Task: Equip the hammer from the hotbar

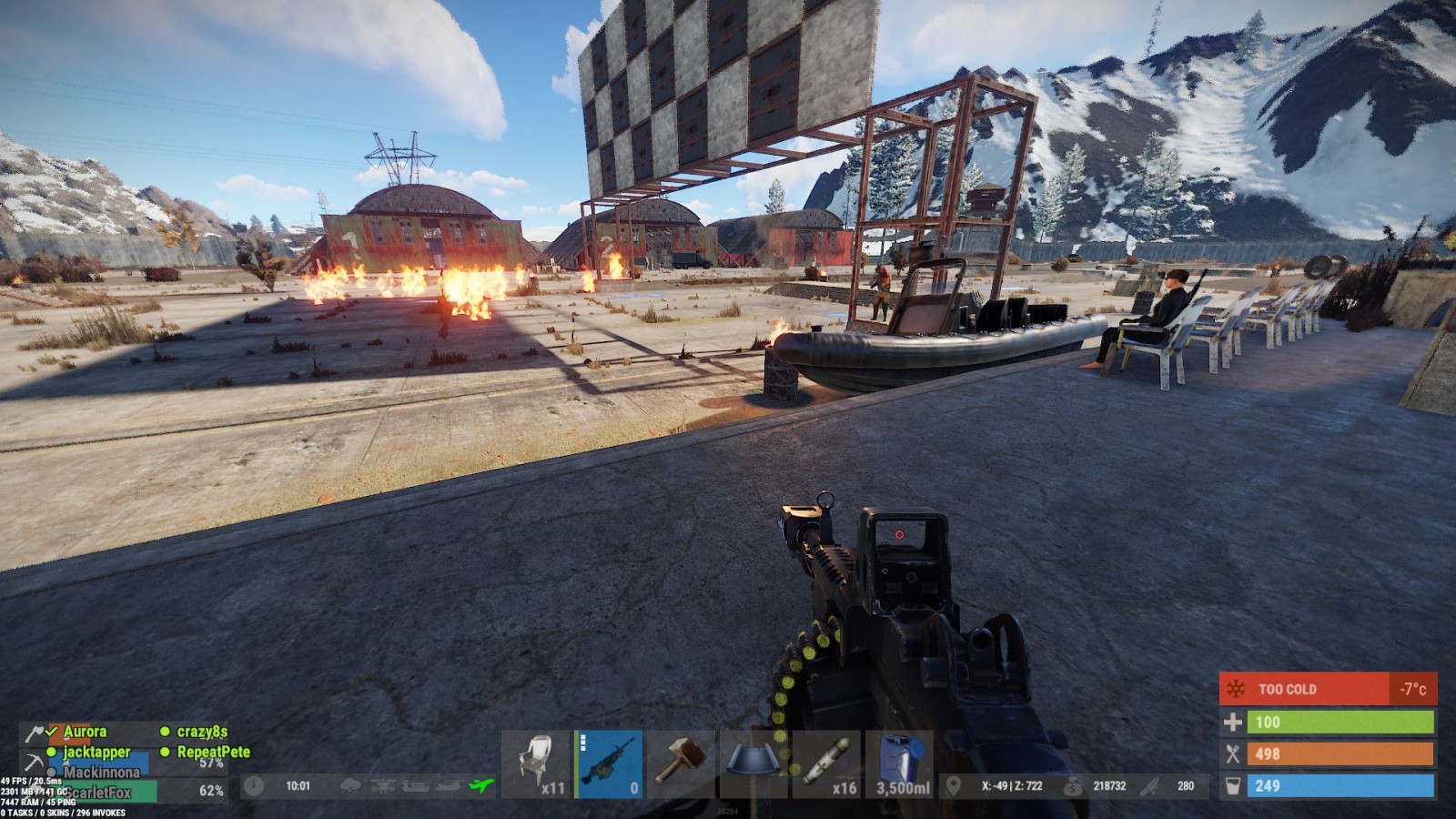Action: click(682, 763)
